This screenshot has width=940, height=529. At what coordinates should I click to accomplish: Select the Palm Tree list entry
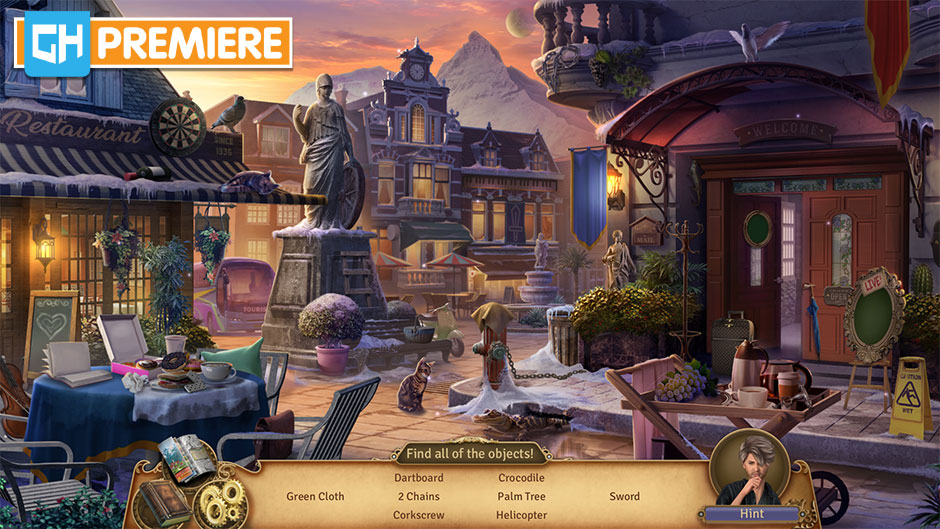[x=521, y=496]
